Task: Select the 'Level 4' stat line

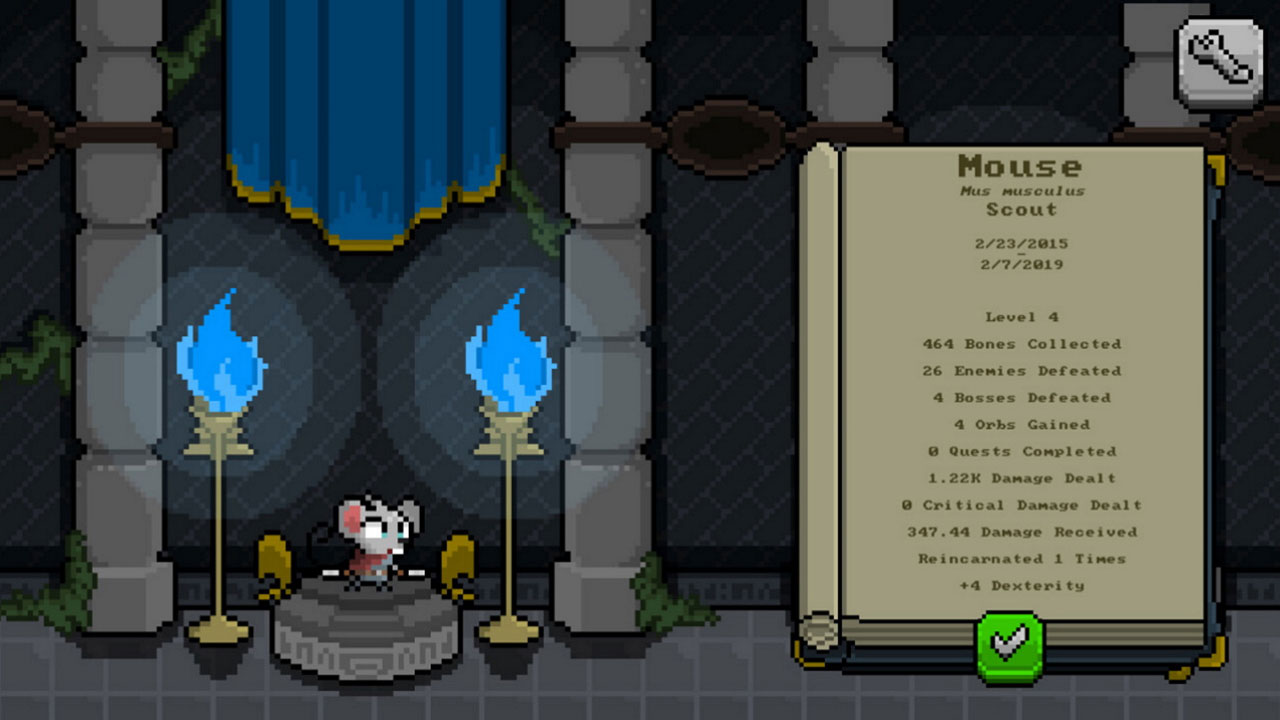Action: (1022, 316)
